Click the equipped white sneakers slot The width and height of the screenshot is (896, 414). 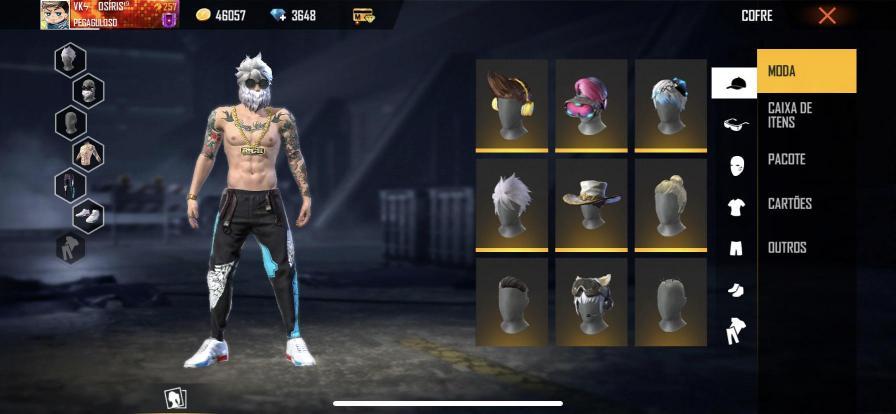(88, 214)
